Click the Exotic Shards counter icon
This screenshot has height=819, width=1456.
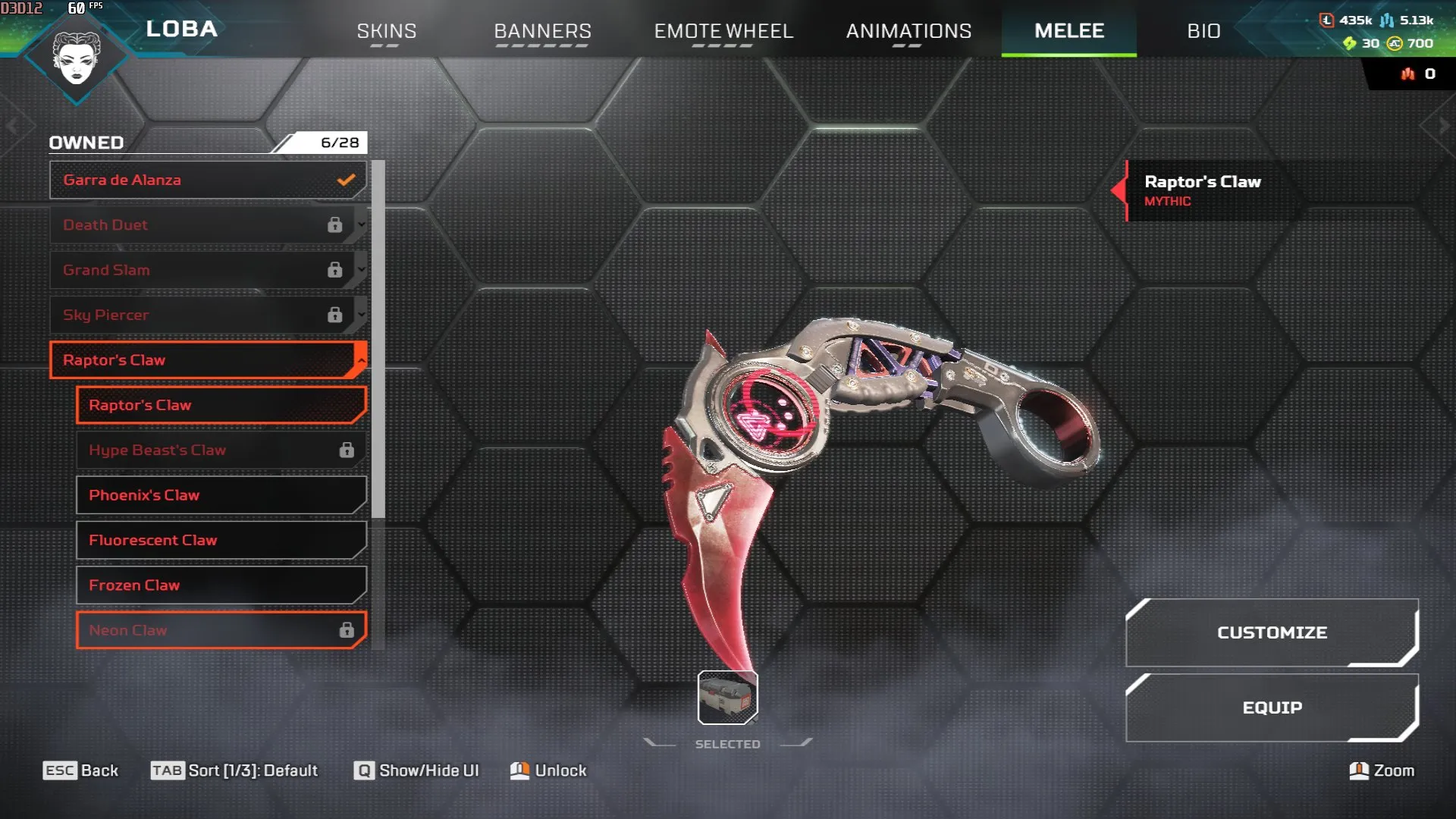1407,74
